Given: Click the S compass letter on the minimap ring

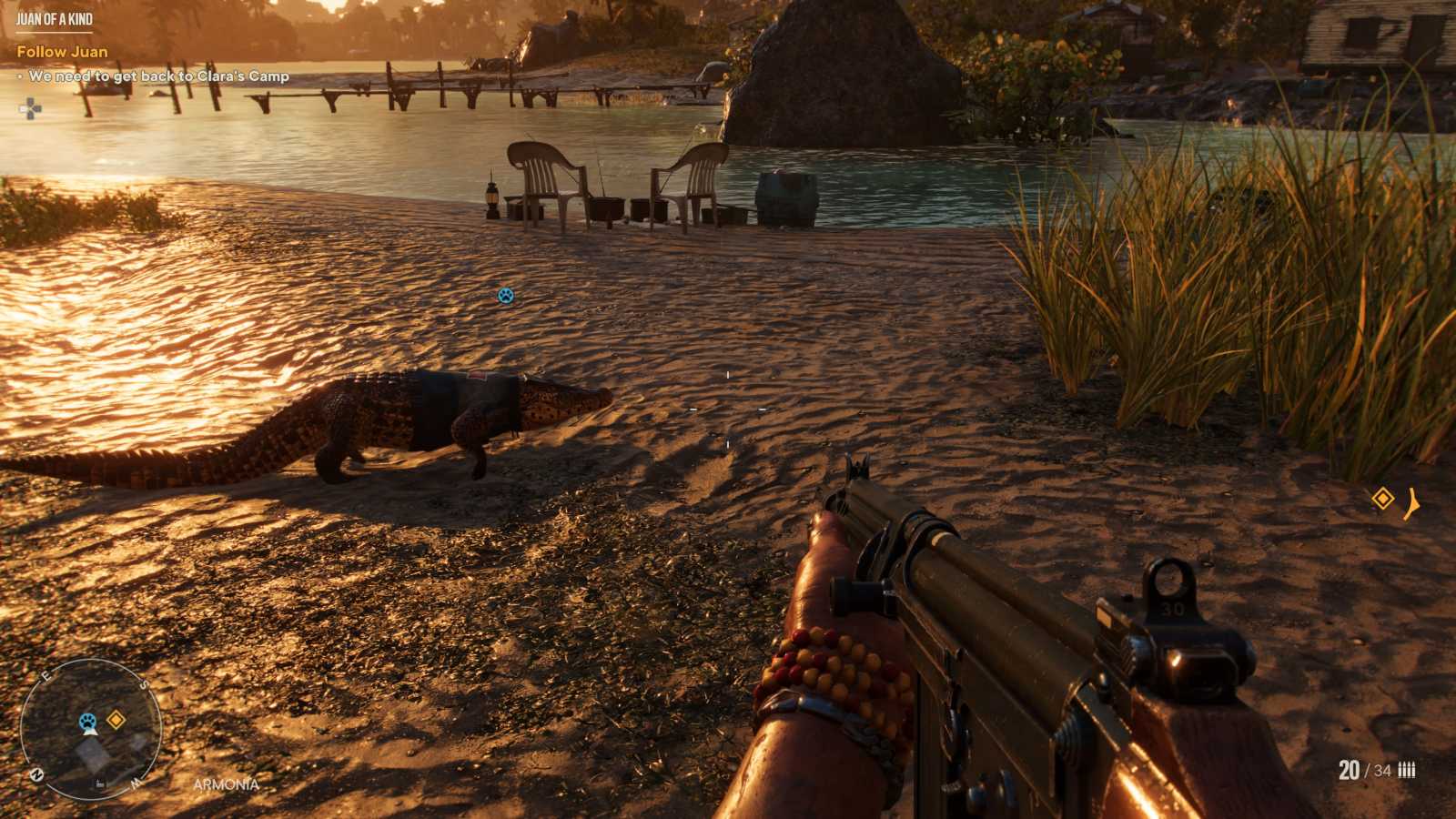Looking at the screenshot, I should pyautogui.click(x=144, y=684).
